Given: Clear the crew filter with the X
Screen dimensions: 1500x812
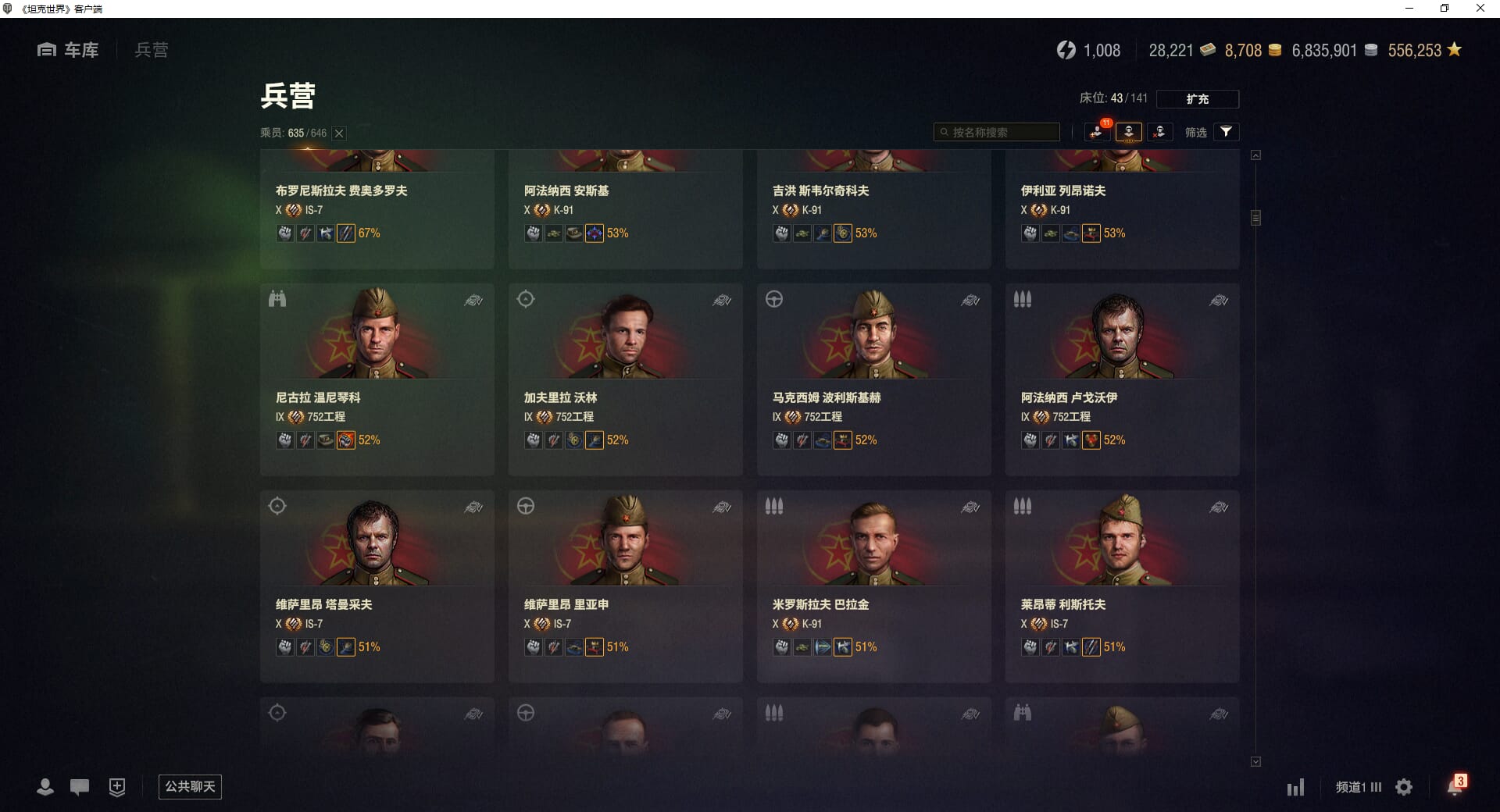Looking at the screenshot, I should click(339, 134).
